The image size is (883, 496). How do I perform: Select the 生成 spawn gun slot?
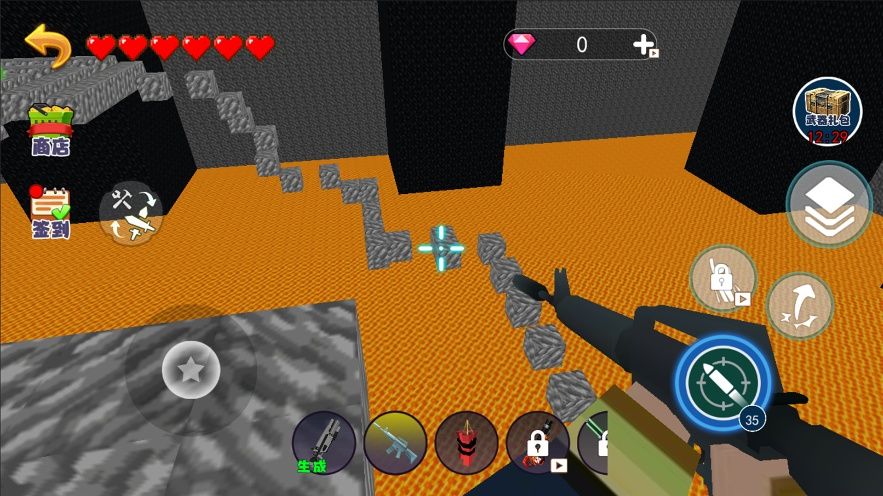pos(324,443)
